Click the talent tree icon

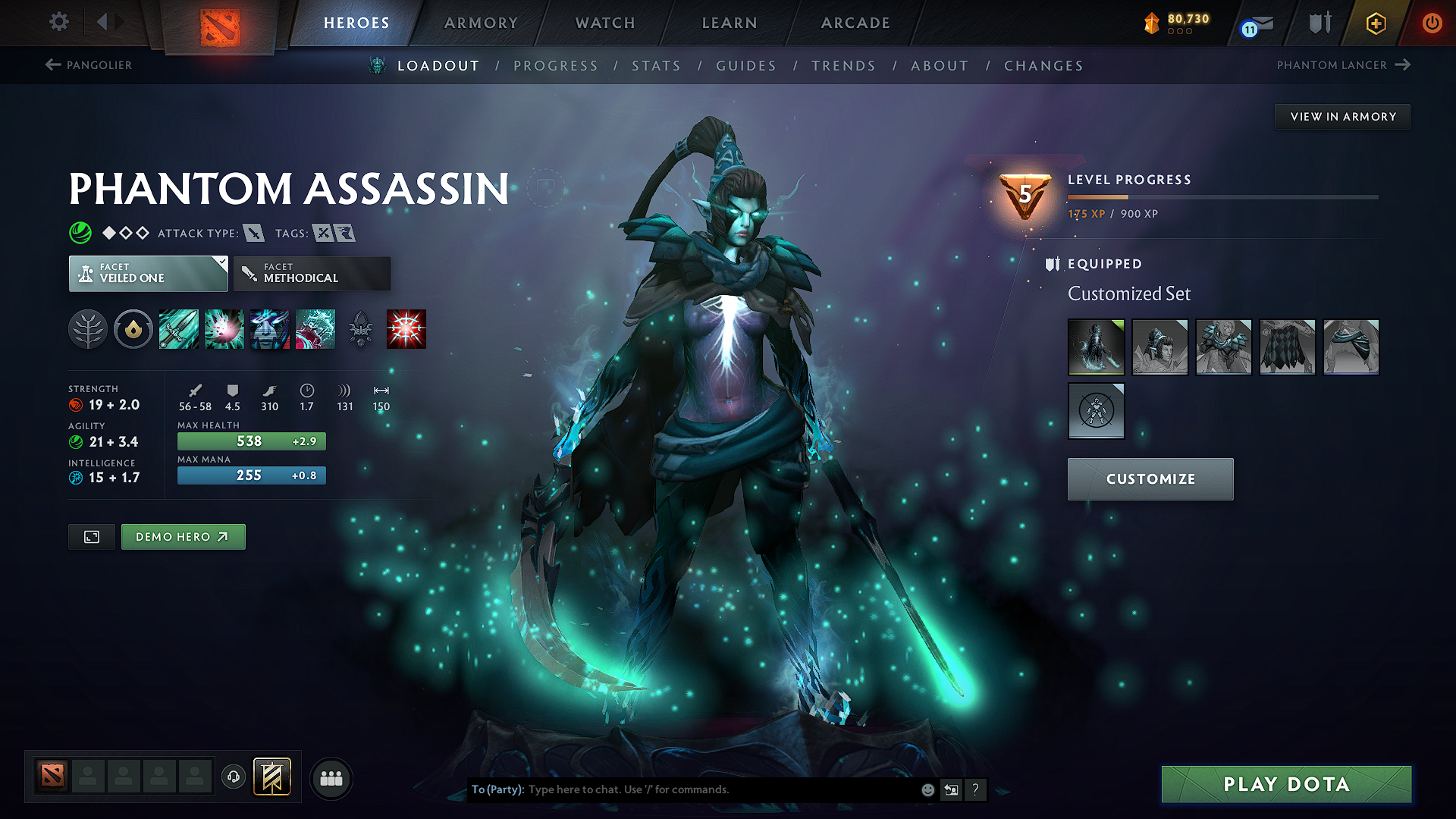coord(89,329)
